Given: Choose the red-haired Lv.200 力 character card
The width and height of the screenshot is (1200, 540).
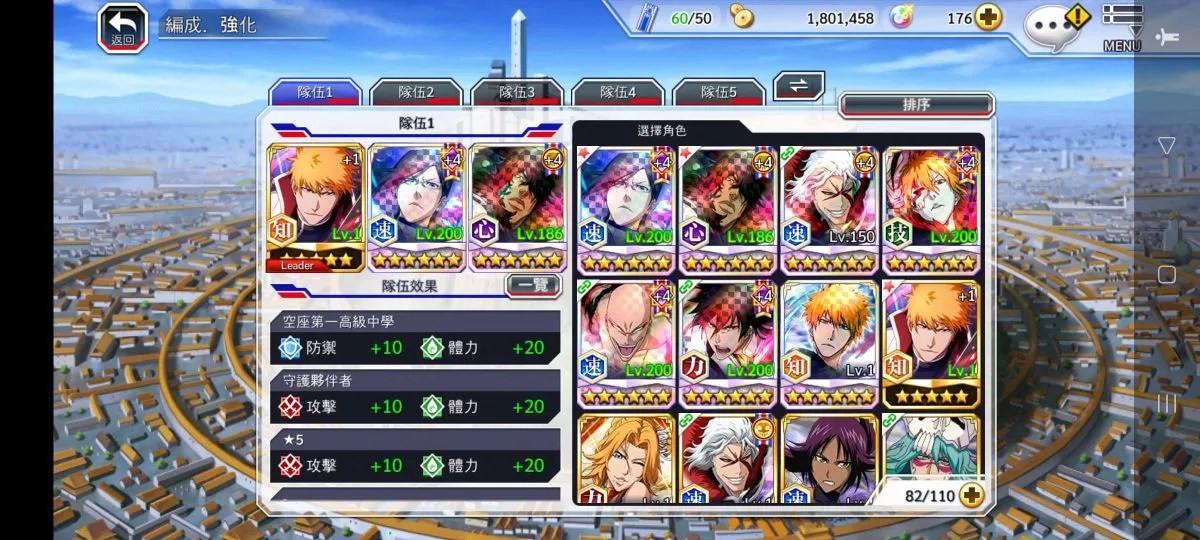Looking at the screenshot, I should point(727,343).
